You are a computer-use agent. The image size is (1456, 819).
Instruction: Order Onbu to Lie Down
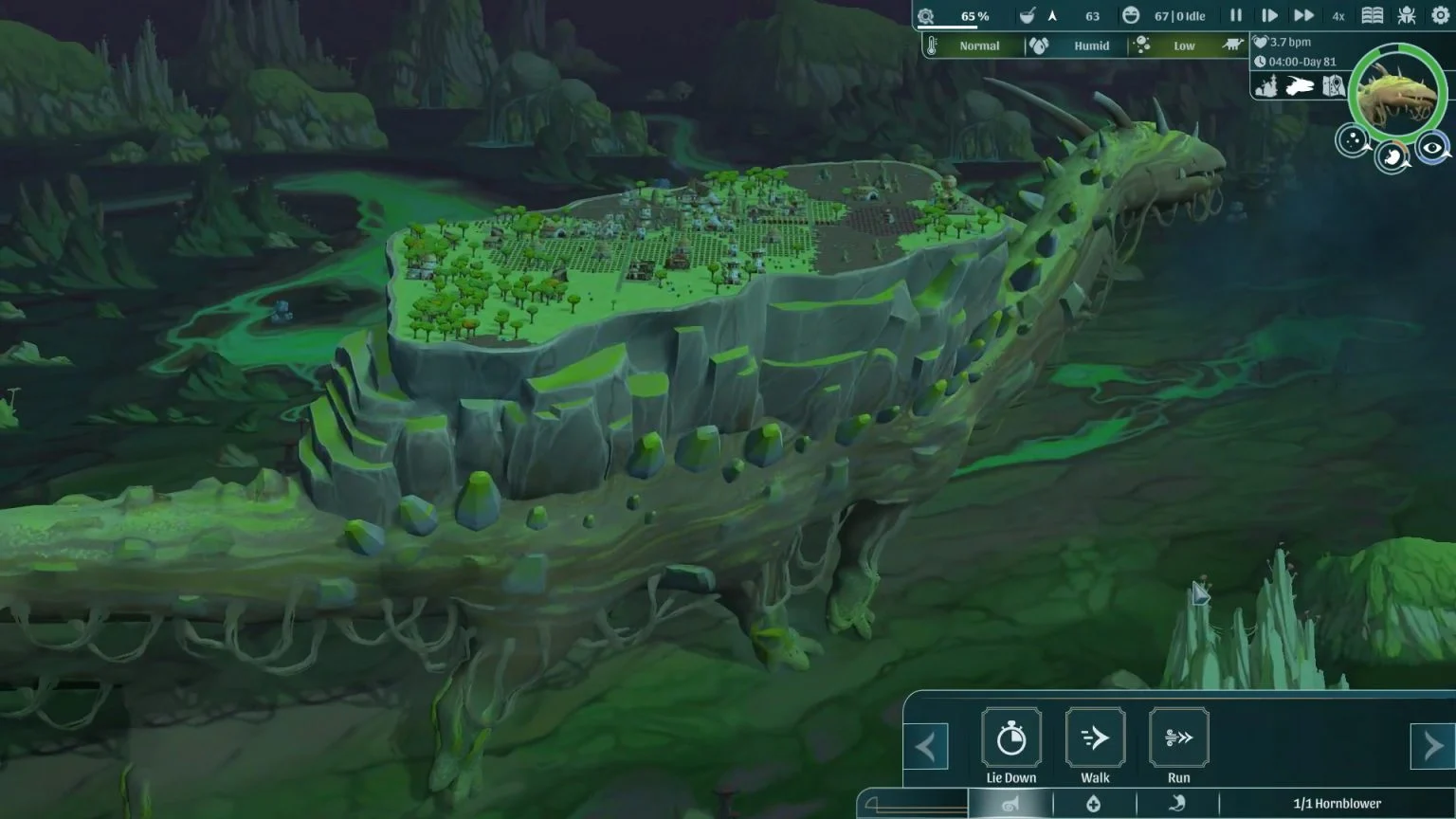[x=1010, y=737]
